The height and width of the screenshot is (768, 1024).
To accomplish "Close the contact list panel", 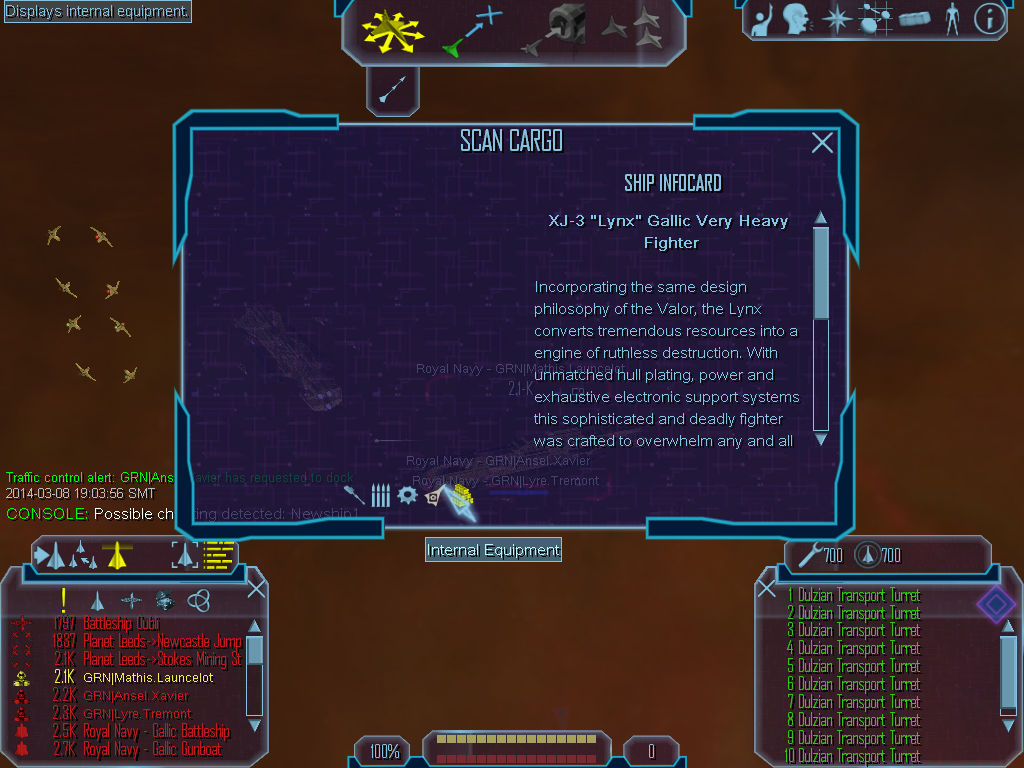I will point(256,588).
